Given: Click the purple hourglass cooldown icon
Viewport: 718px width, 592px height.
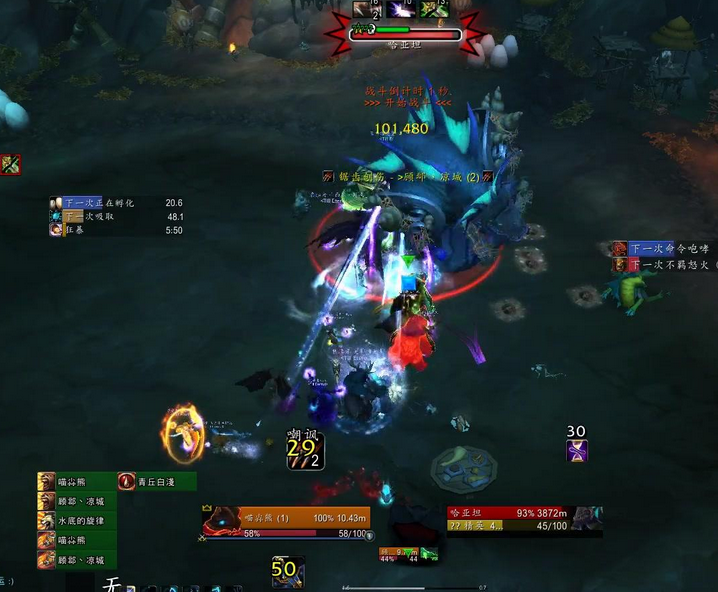Looking at the screenshot, I should click(x=576, y=451).
